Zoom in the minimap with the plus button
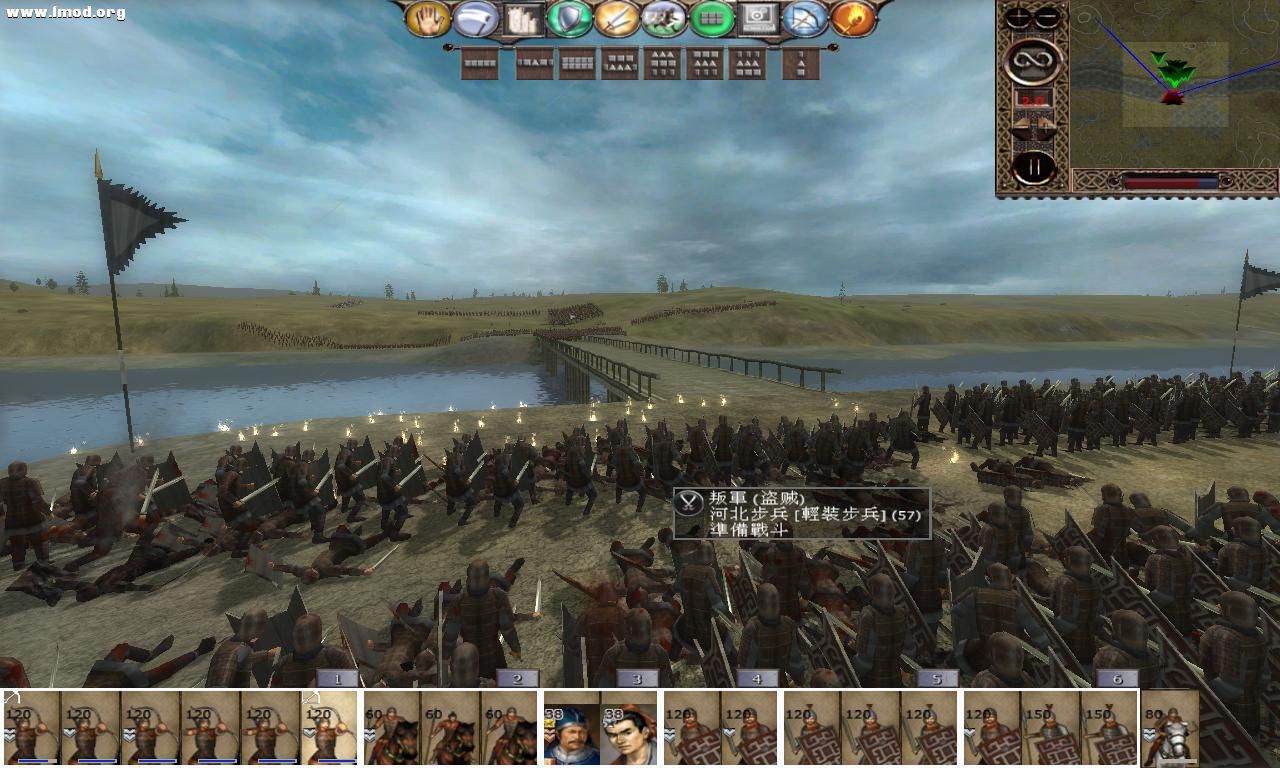Image resolution: width=1280 pixels, height=768 pixels. (x=1017, y=15)
